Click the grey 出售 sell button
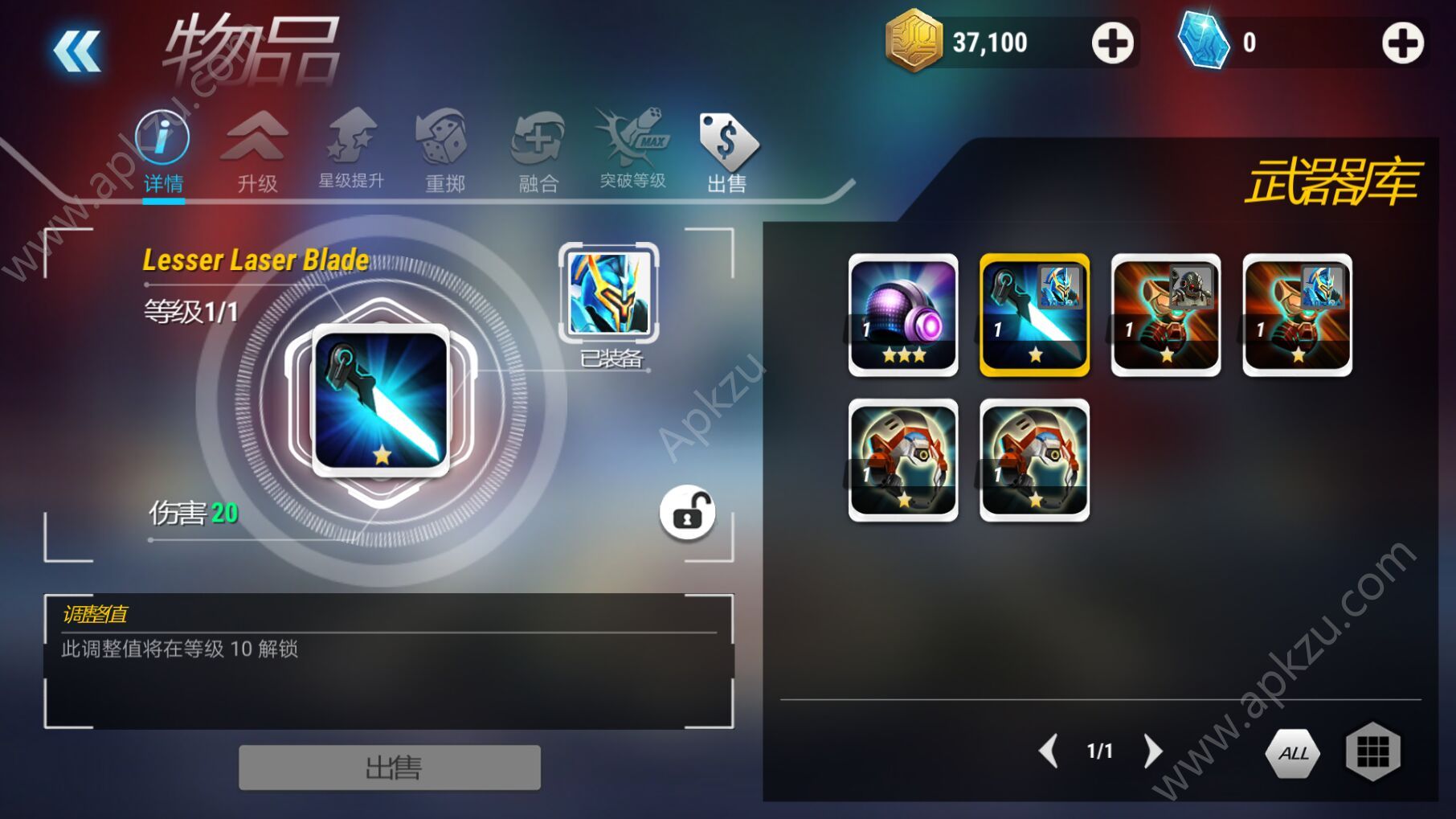1456x819 pixels. tap(390, 768)
